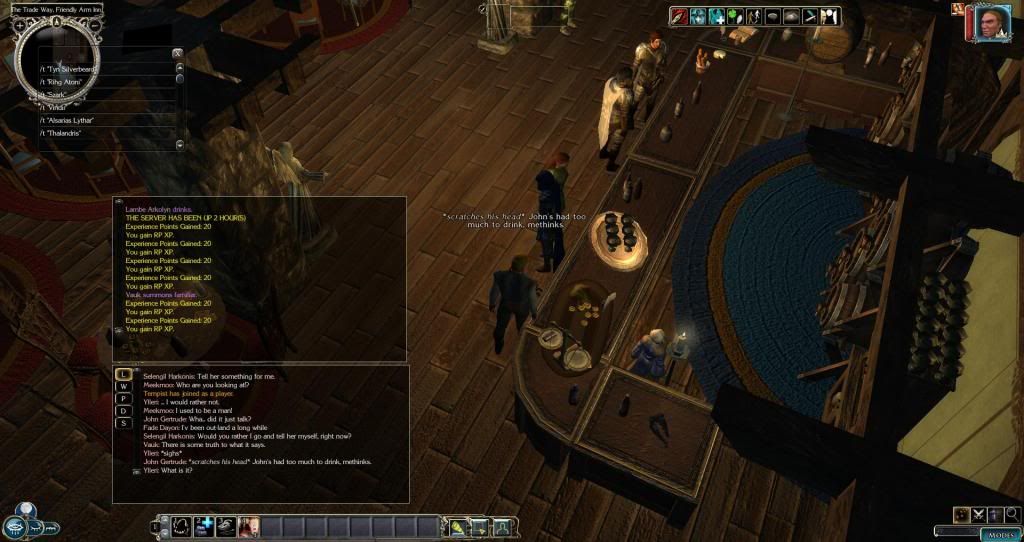Image resolution: width=1024 pixels, height=542 pixels.
Task: Activate the L chat channel button
Action: 124,374
